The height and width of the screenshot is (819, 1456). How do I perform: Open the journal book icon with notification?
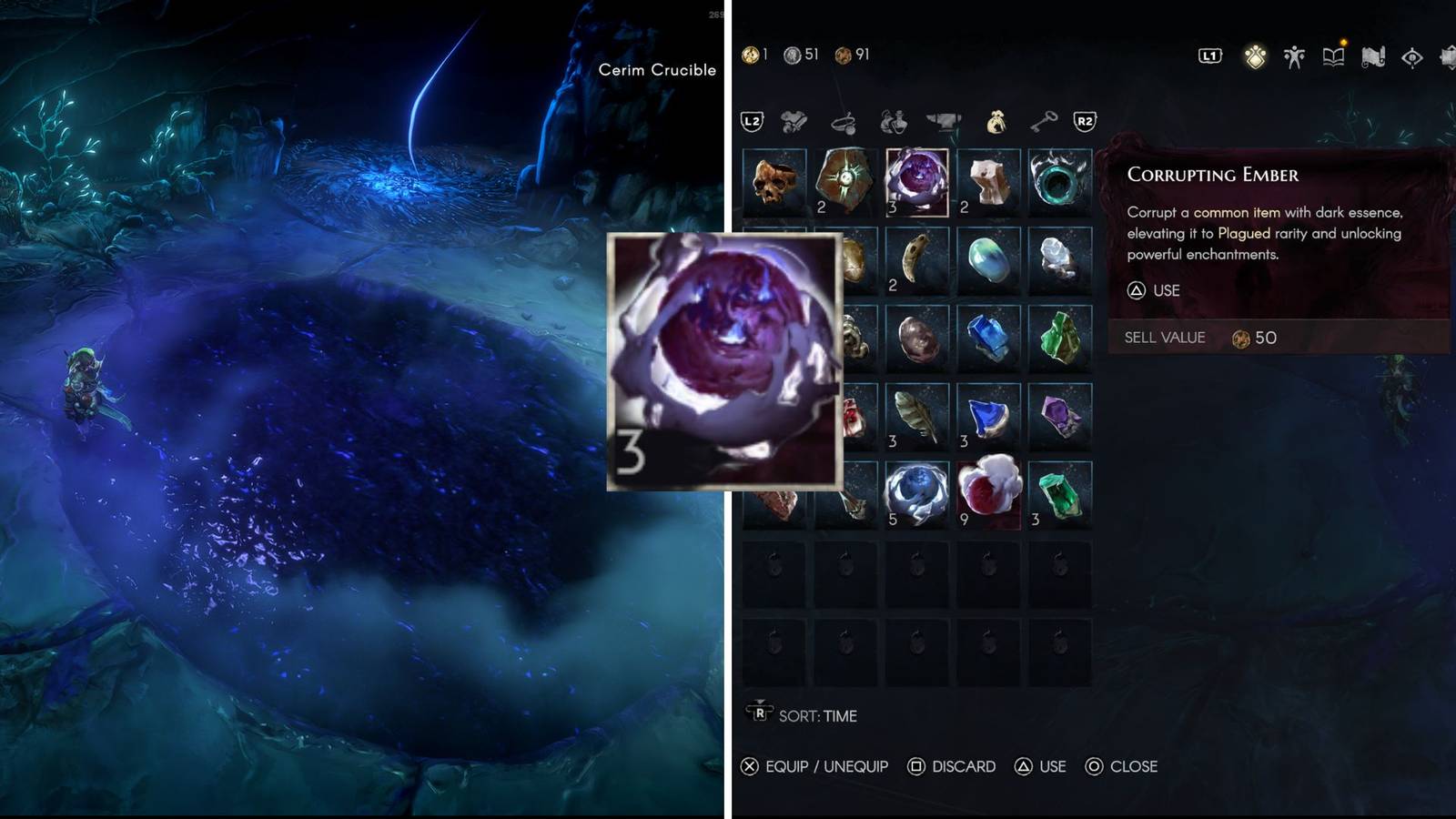pyautogui.click(x=1333, y=56)
